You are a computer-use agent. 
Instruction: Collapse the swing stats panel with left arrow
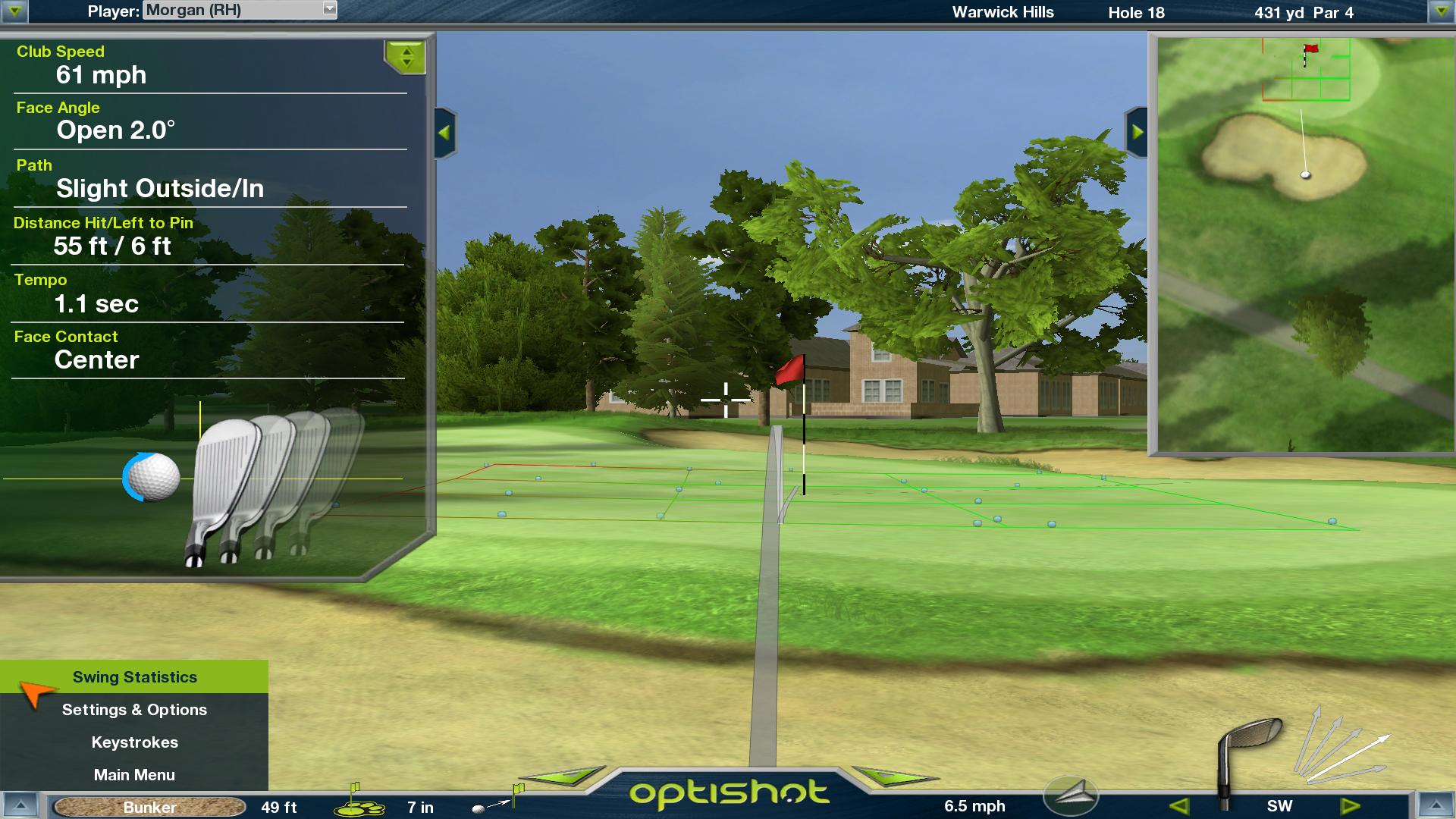pyautogui.click(x=444, y=133)
